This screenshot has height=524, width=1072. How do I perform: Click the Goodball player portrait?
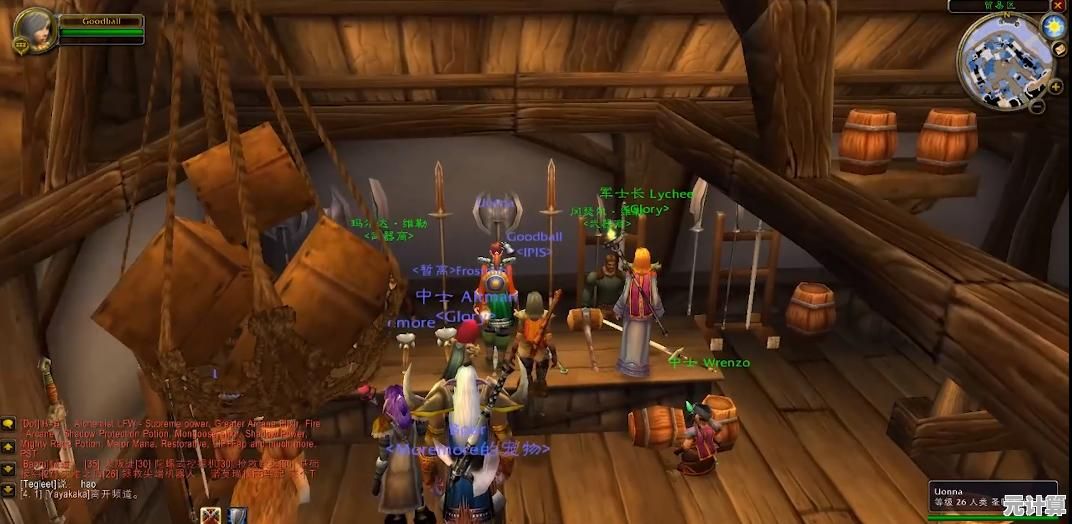(x=32, y=30)
